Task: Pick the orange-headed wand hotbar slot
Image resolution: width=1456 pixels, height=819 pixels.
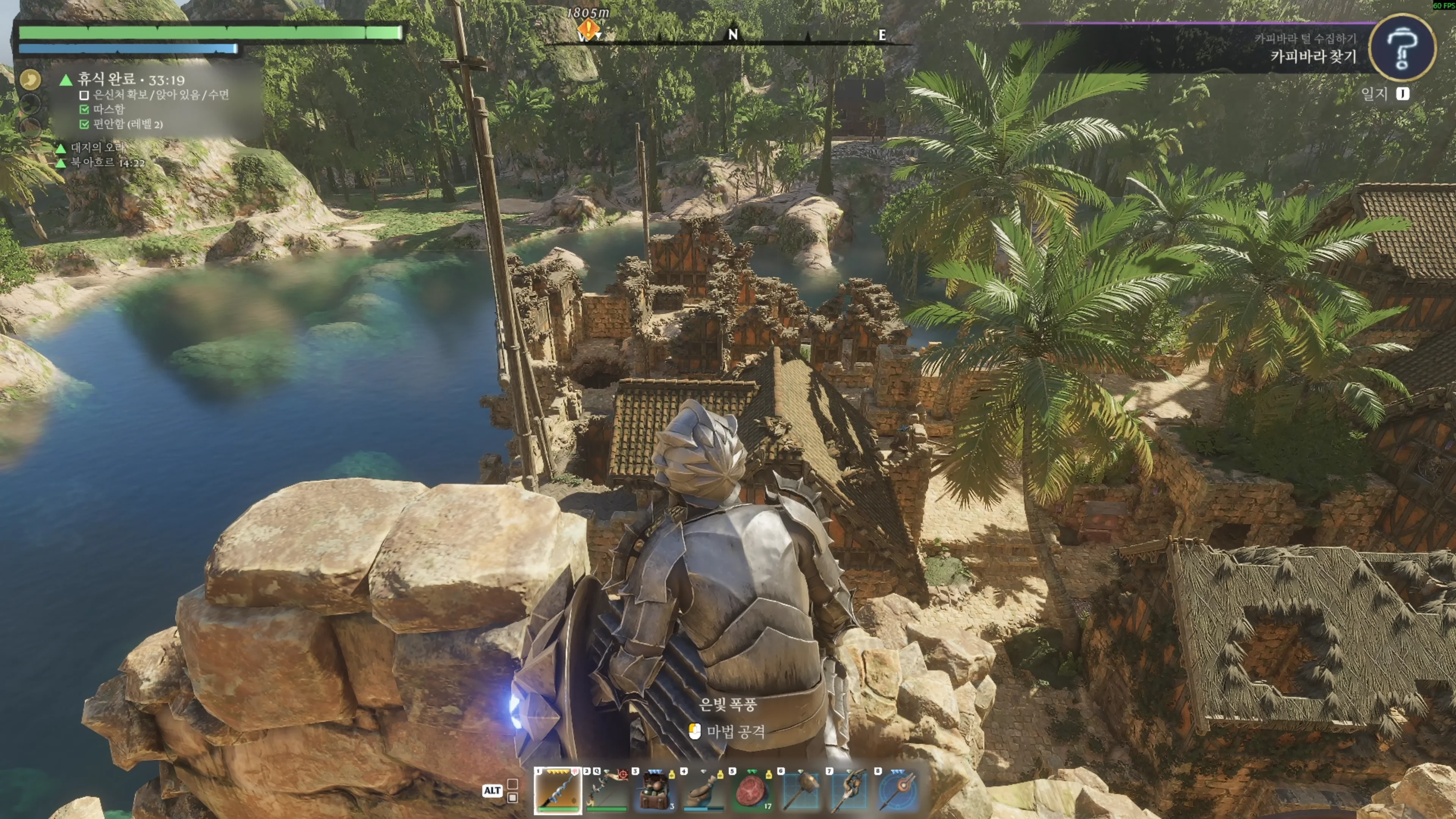Action: 898,789
